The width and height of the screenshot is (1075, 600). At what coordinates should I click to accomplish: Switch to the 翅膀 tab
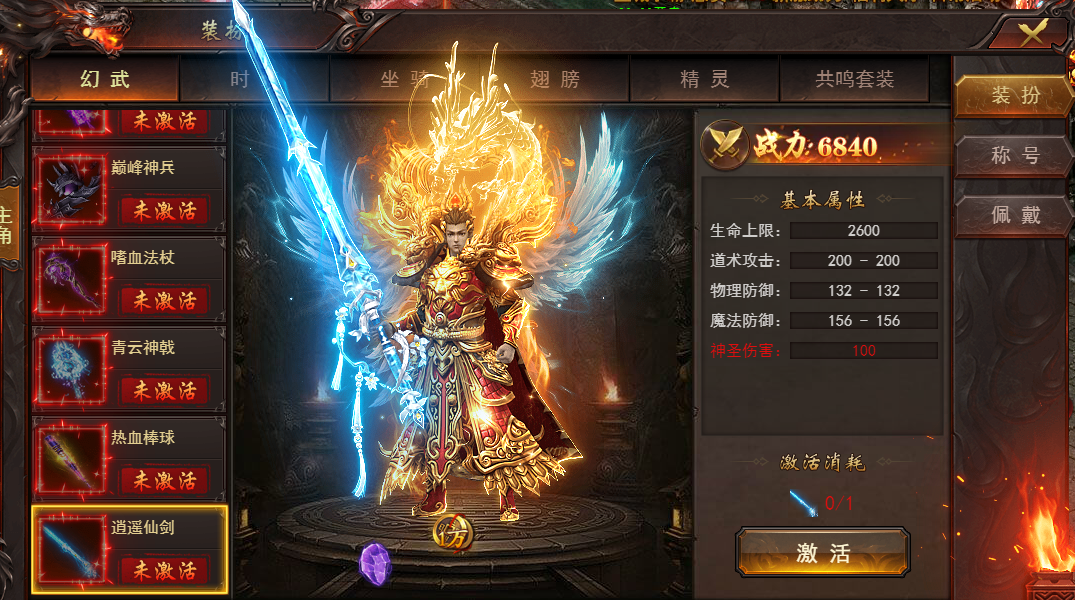point(554,79)
